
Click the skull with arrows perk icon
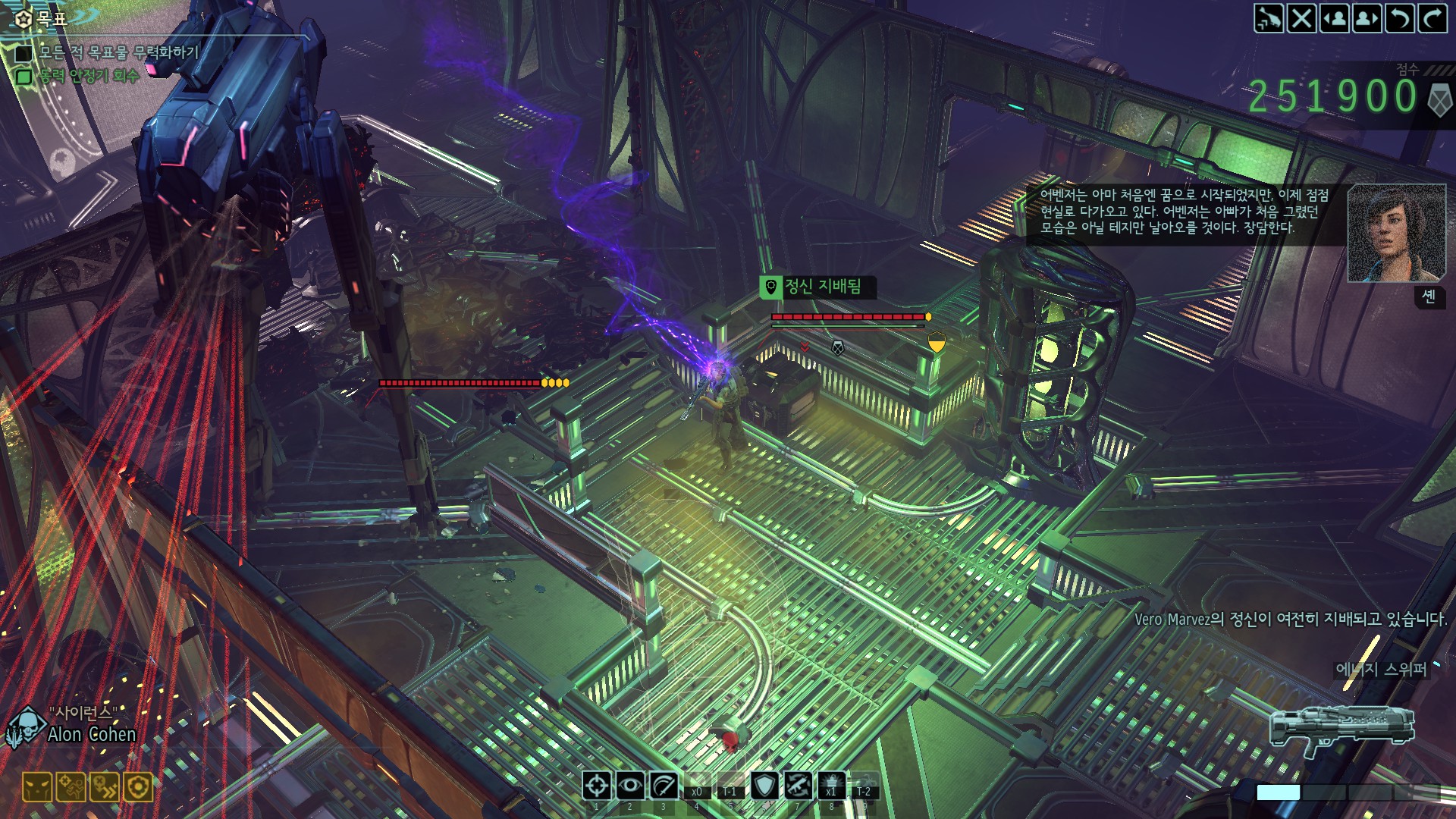tap(105, 788)
